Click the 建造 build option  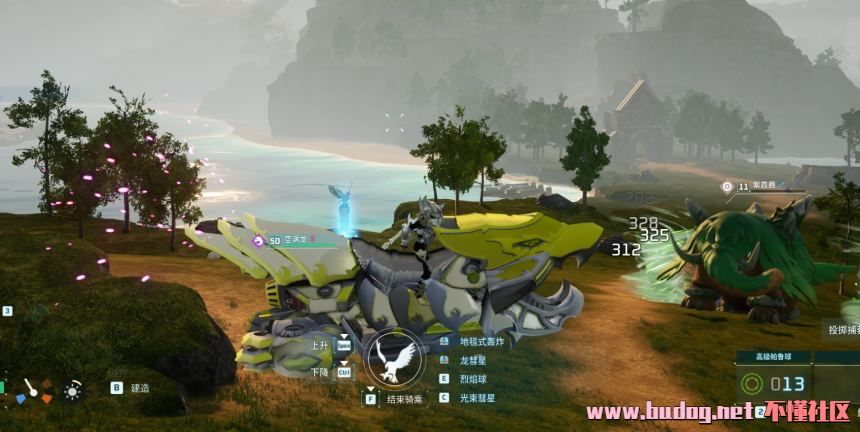(x=139, y=387)
